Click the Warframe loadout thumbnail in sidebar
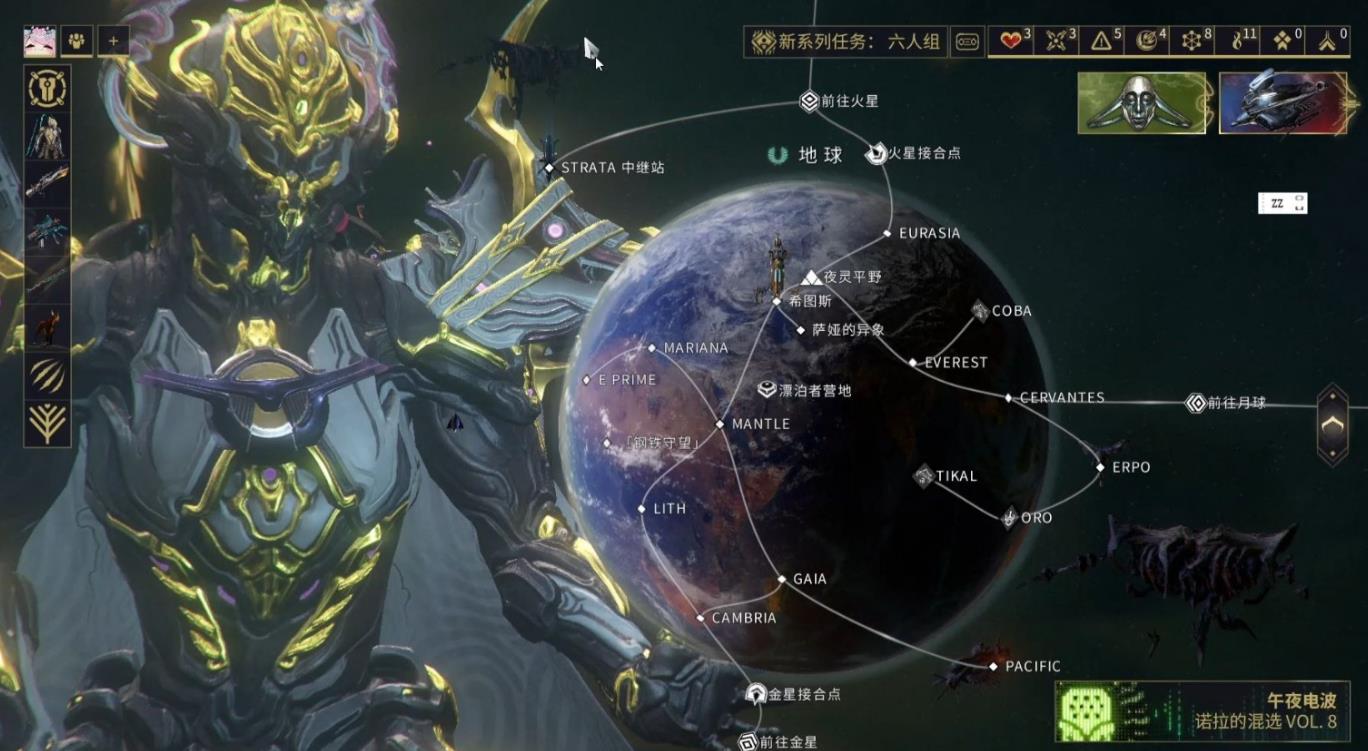 (x=46, y=134)
